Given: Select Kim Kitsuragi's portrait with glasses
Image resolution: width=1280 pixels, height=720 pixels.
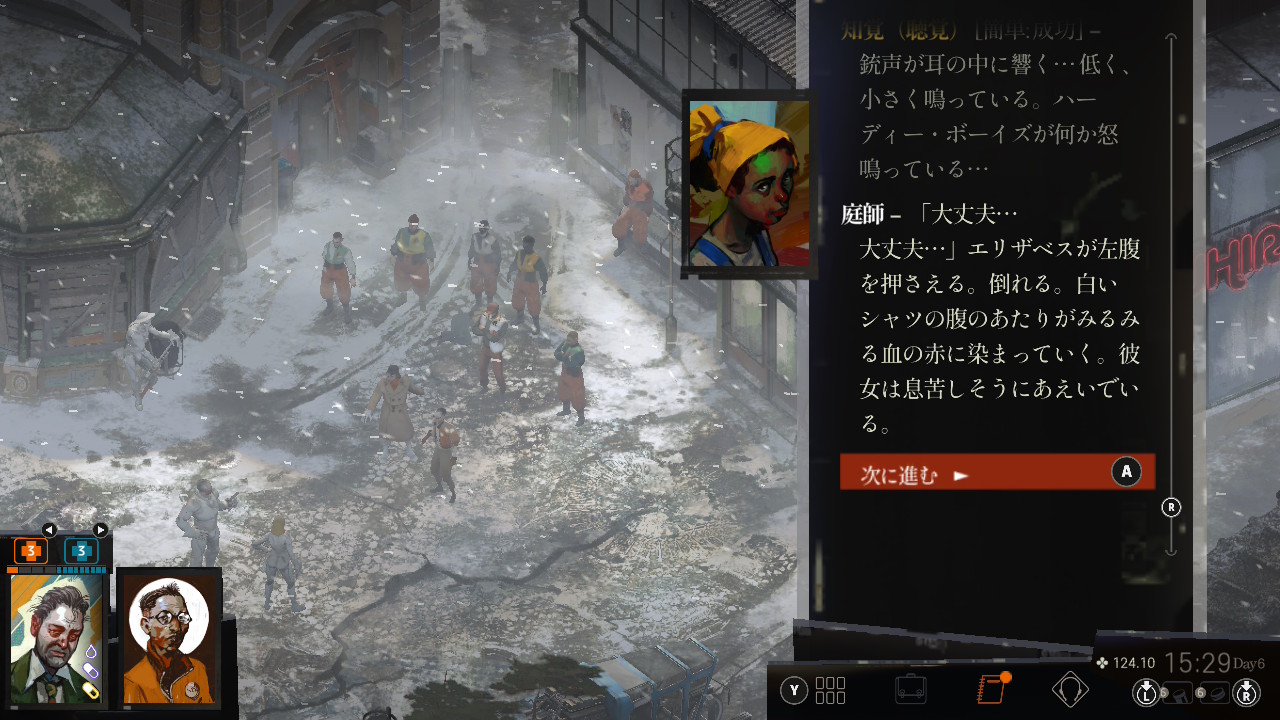Looking at the screenshot, I should 169,639.
